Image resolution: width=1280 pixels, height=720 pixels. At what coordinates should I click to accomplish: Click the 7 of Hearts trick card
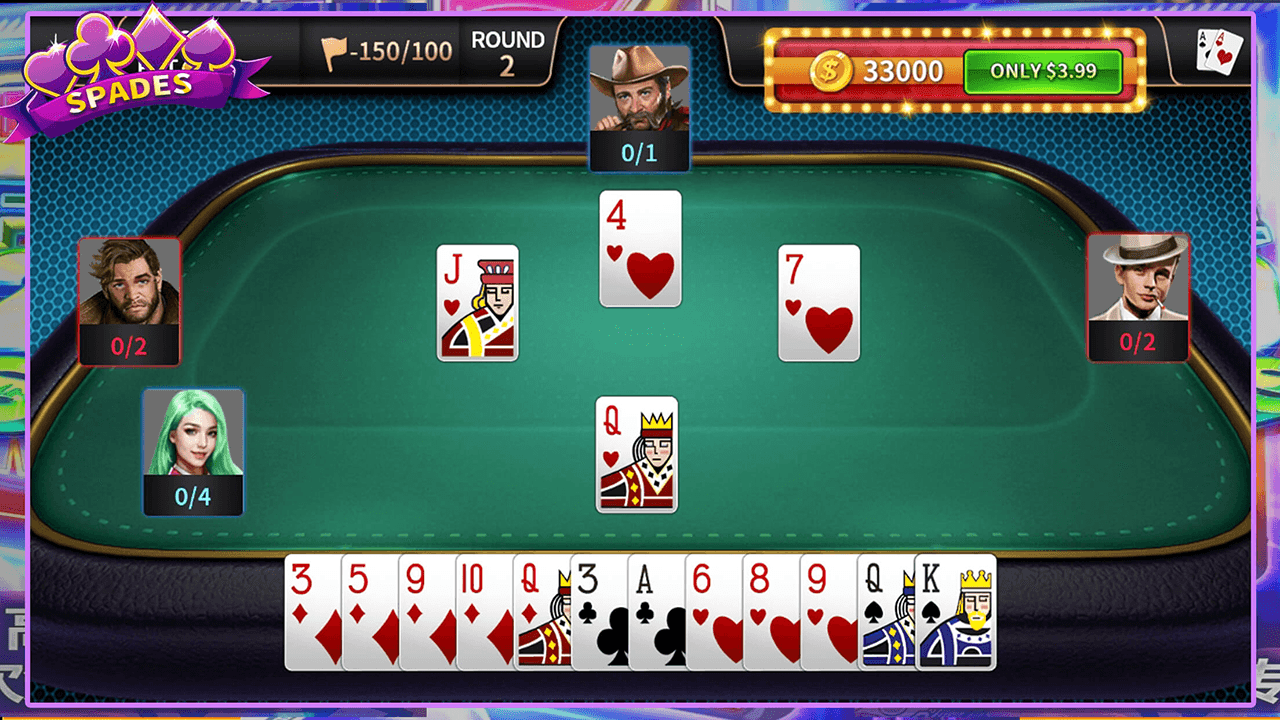818,300
